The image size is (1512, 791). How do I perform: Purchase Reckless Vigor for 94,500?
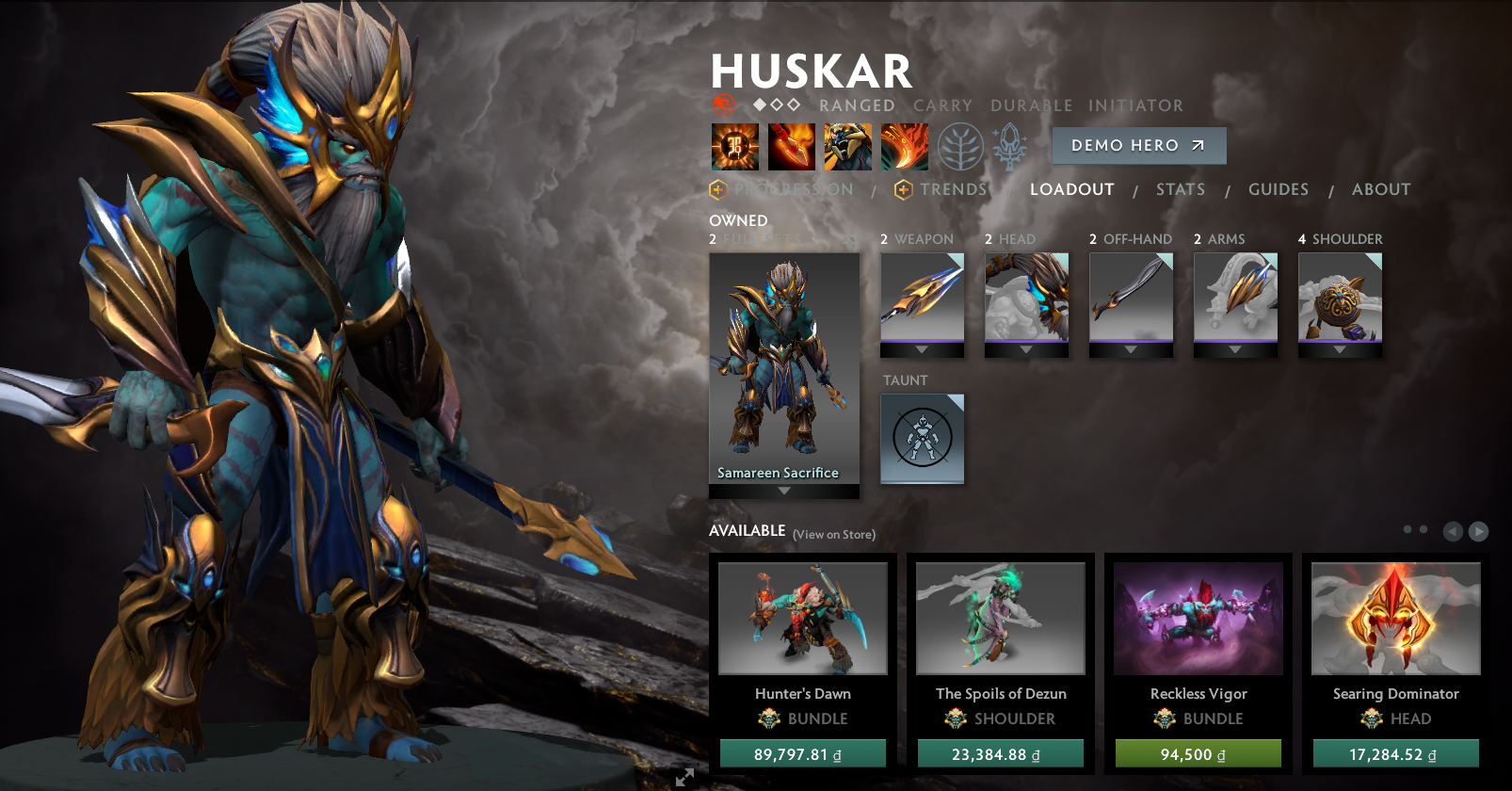pyautogui.click(x=1198, y=753)
